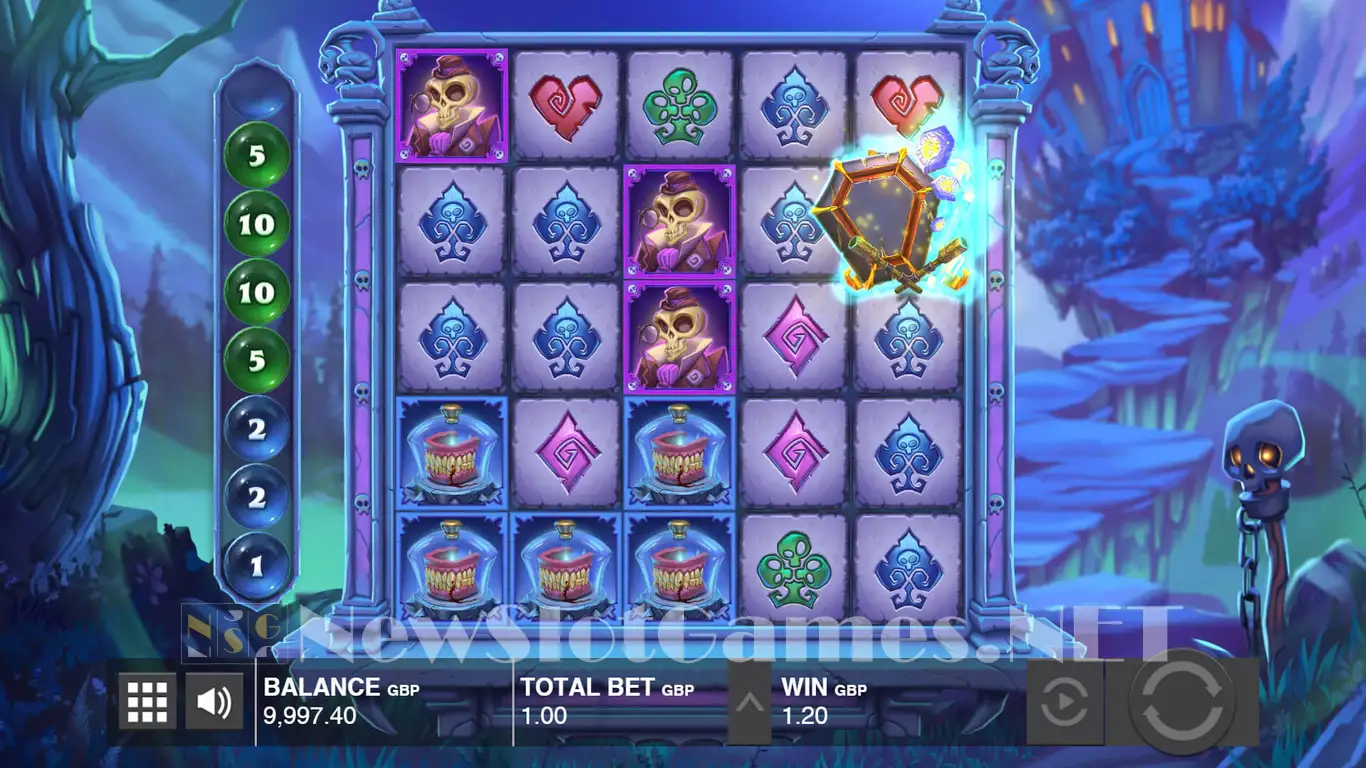Toggle the sound speaker button

[x=214, y=701]
